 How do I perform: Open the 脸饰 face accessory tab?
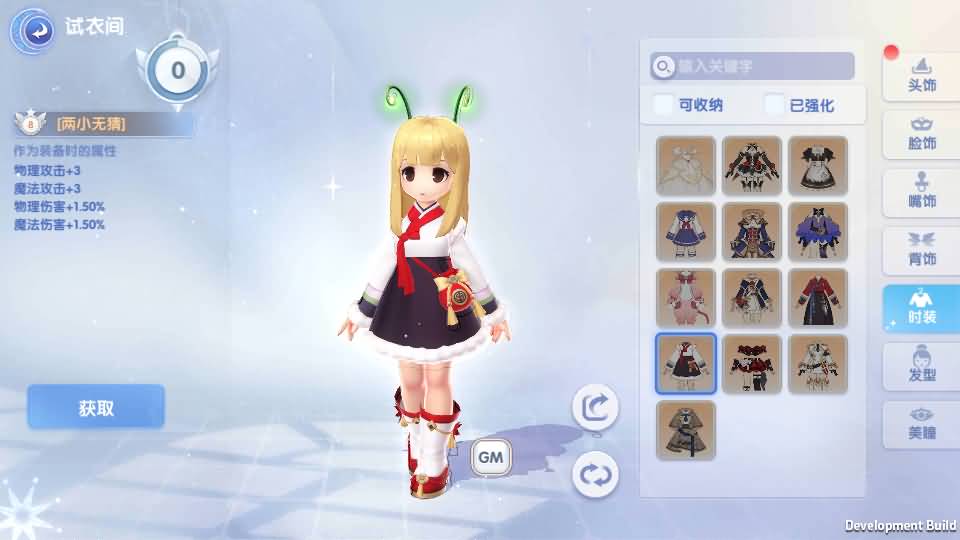click(x=920, y=134)
